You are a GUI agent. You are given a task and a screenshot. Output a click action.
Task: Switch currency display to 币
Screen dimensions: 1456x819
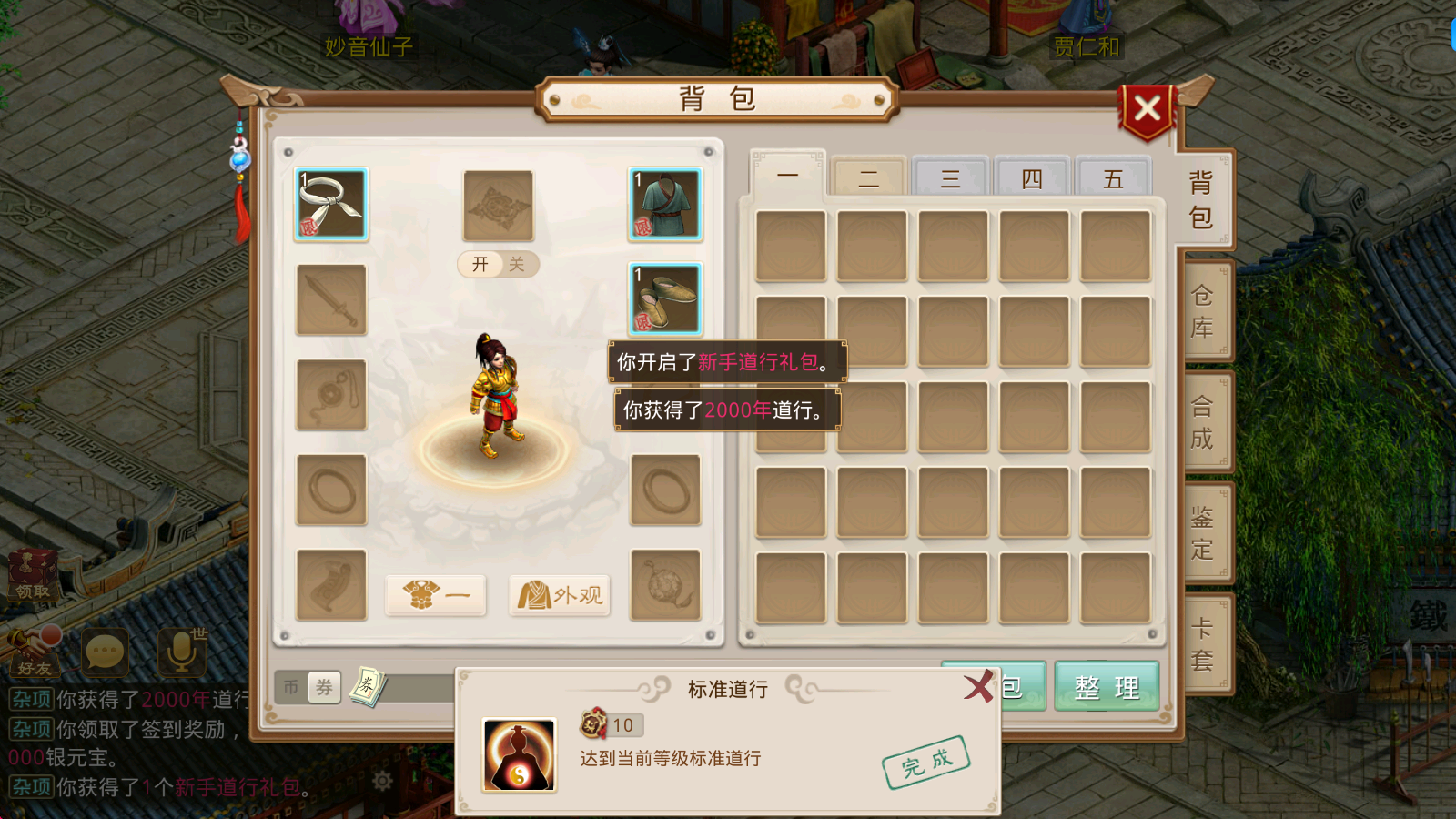(293, 687)
